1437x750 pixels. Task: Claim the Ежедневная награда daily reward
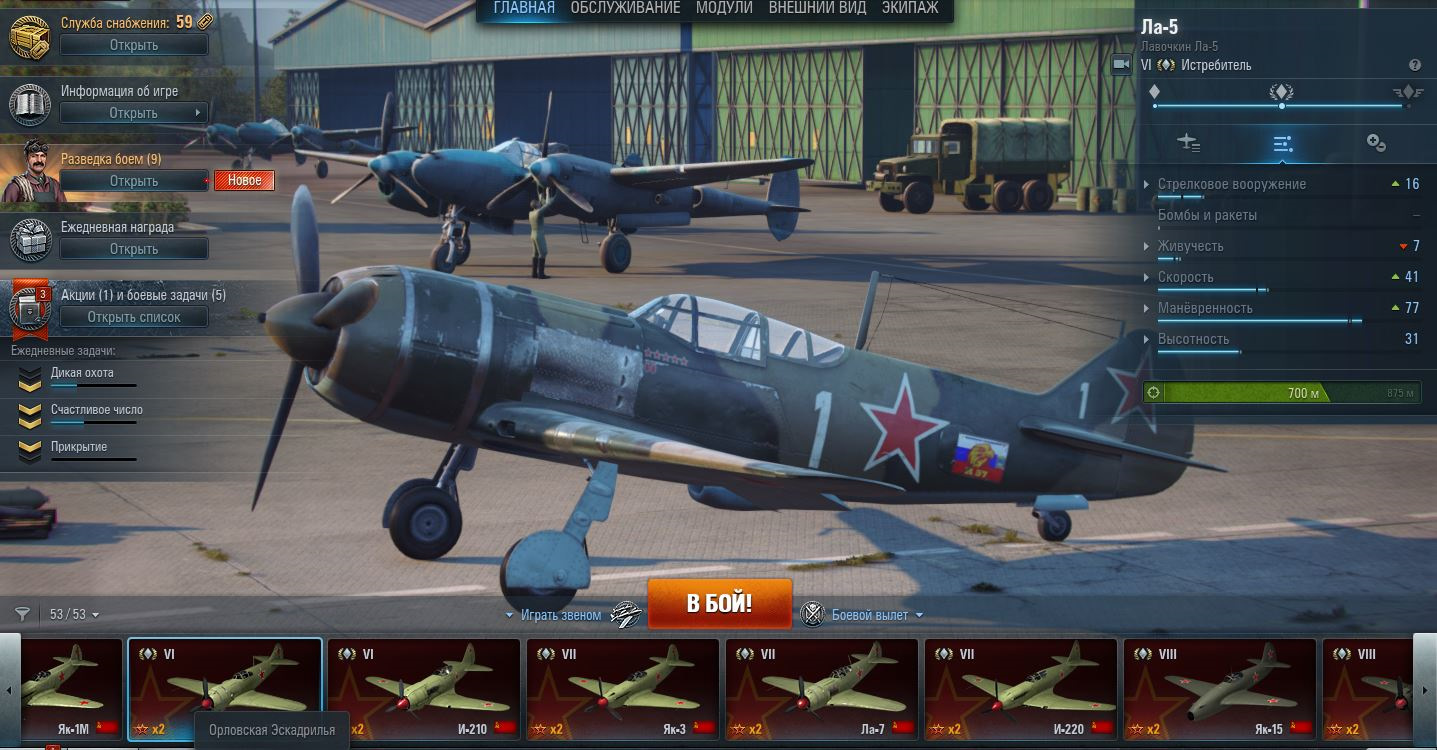pos(134,249)
